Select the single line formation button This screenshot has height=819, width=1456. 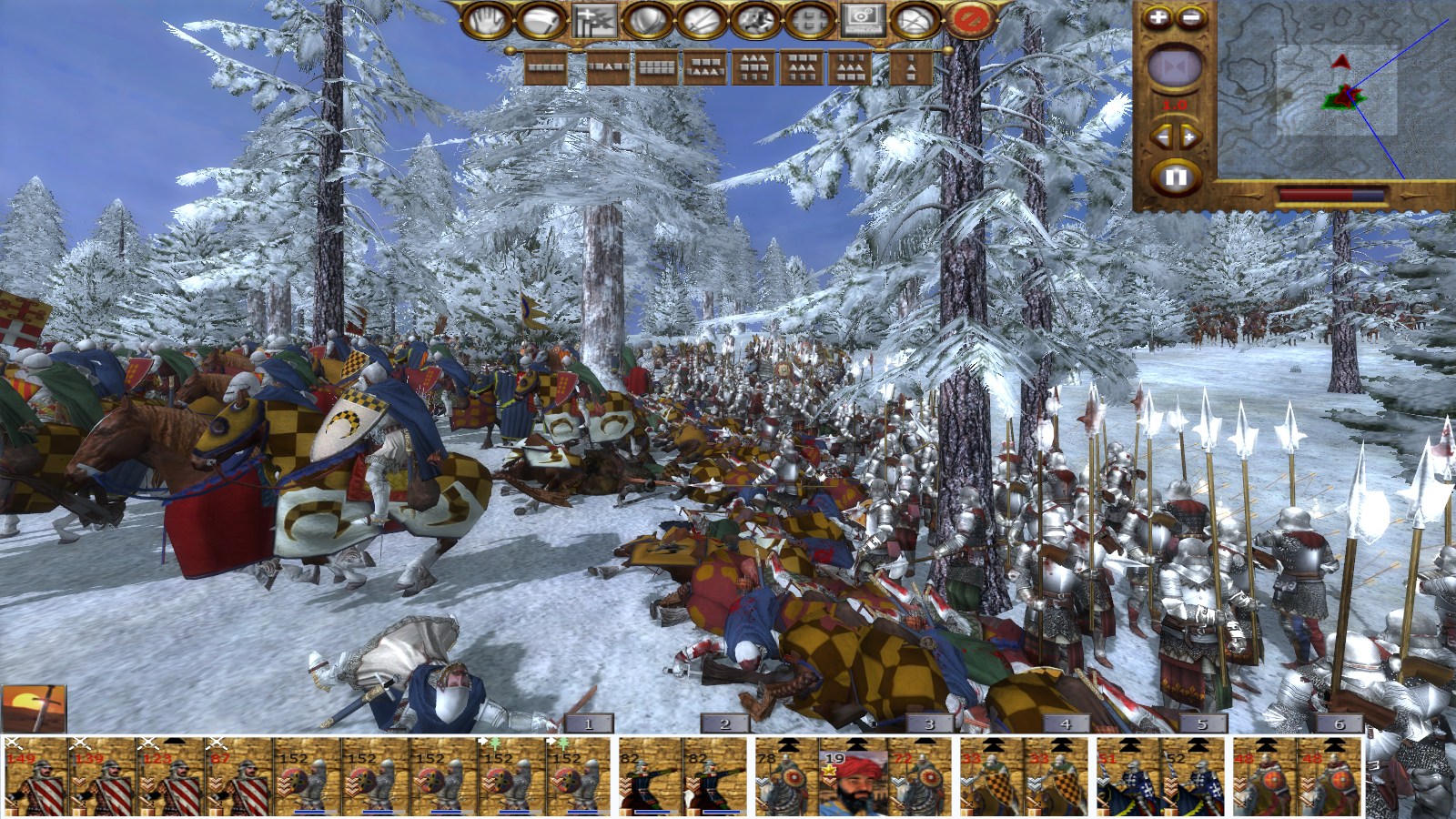pyautogui.click(x=546, y=67)
